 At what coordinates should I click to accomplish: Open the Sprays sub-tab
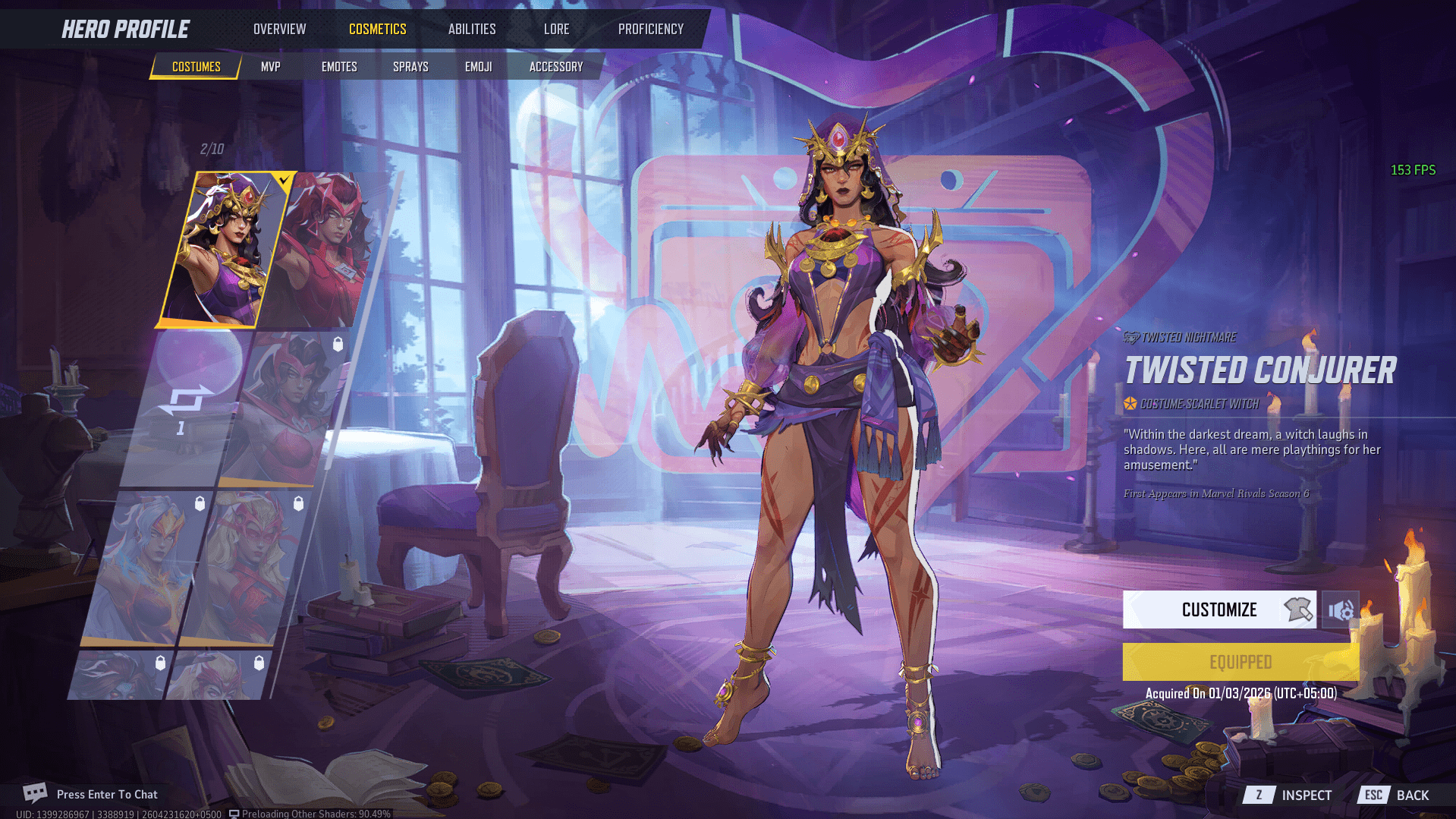click(x=410, y=67)
